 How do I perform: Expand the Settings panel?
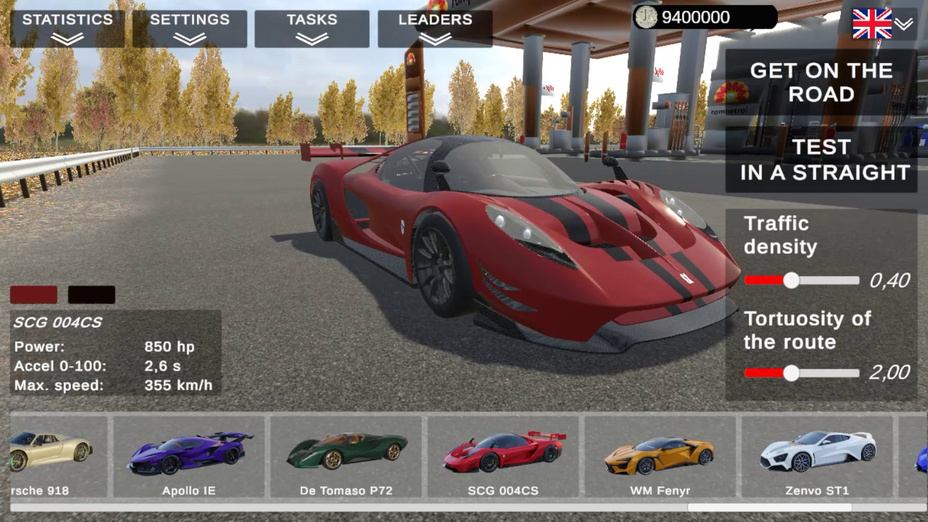(190, 28)
